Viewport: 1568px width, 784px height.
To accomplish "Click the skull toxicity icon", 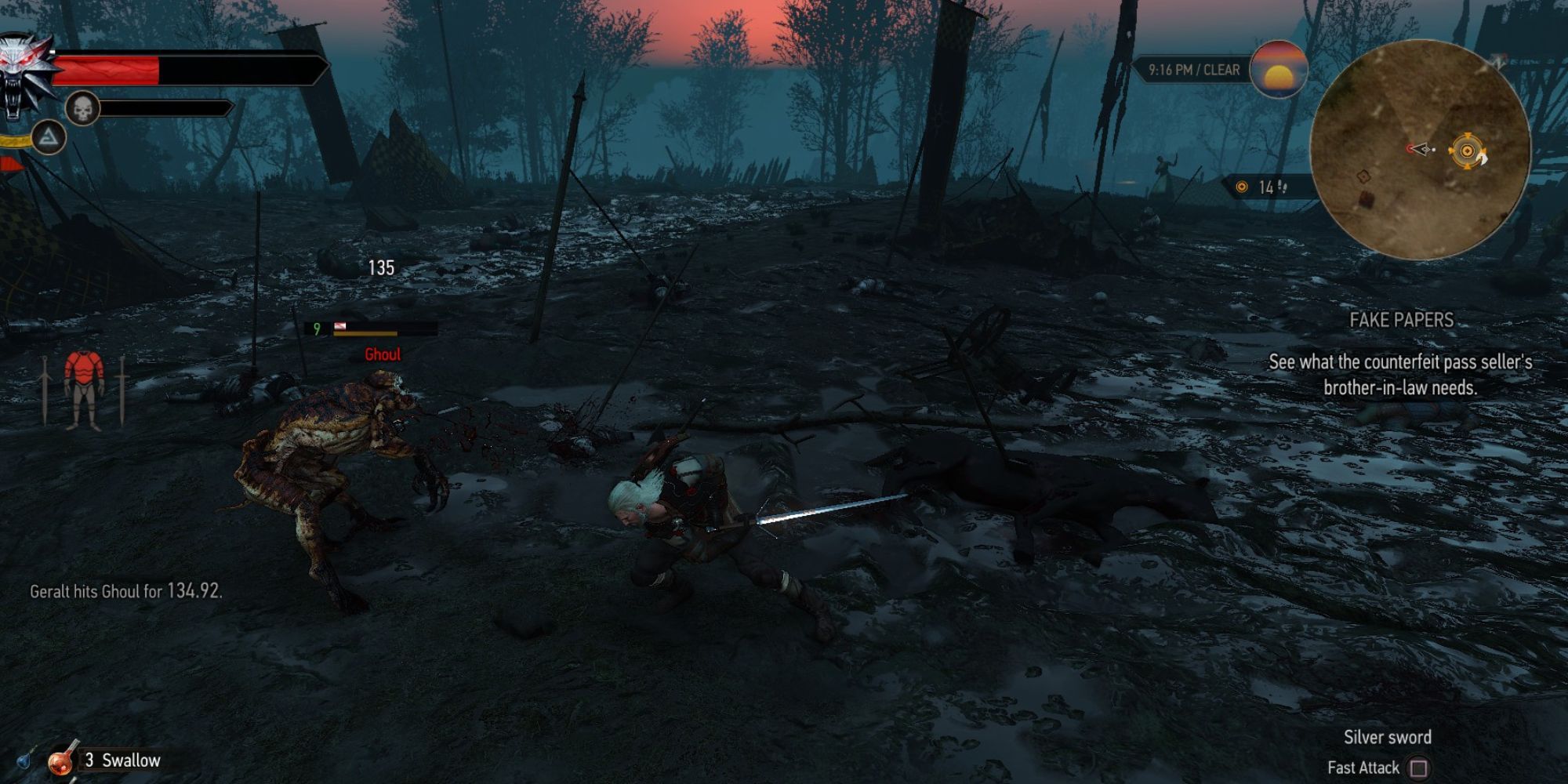I will (x=83, y=107).
